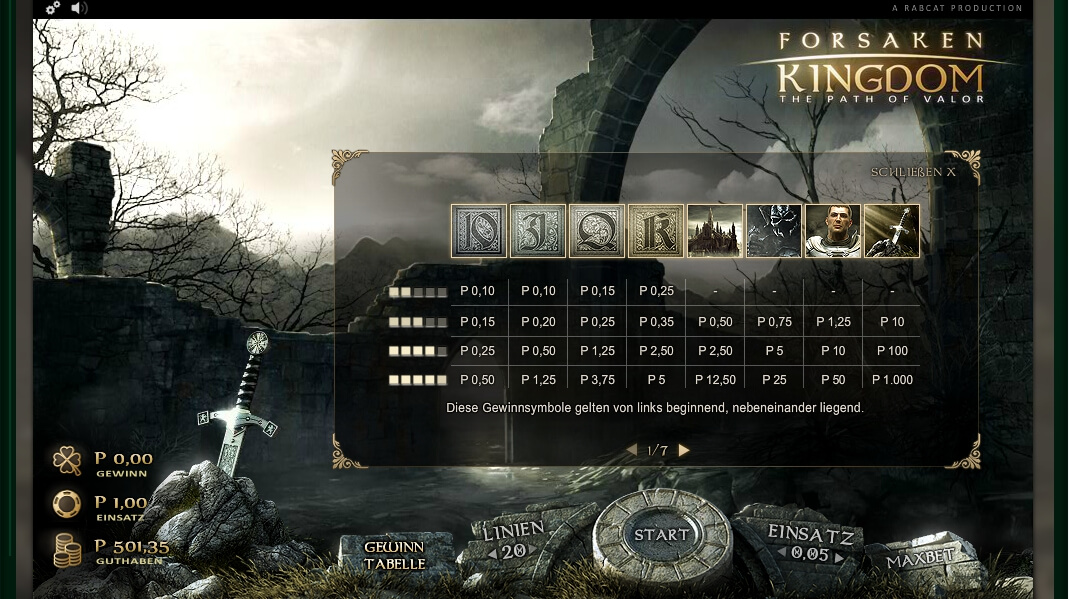Close the paytable with Schließen X
The width and height of the screenshot is (1069, 599).
912,172
